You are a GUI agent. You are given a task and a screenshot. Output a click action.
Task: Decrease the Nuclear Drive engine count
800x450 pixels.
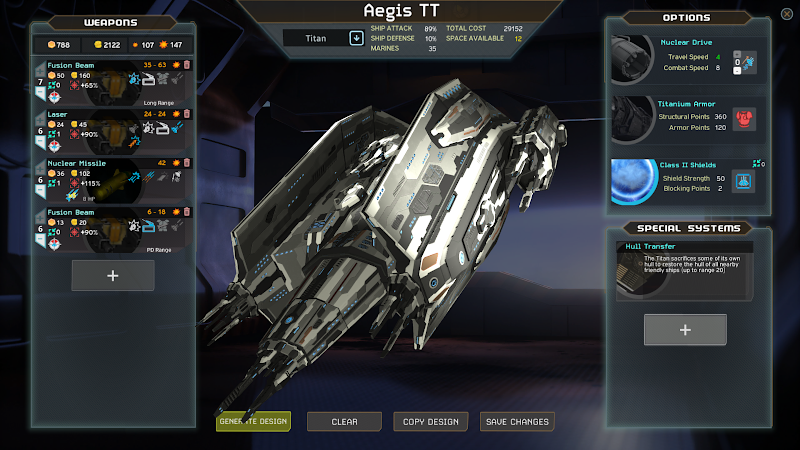coord(737,70)
